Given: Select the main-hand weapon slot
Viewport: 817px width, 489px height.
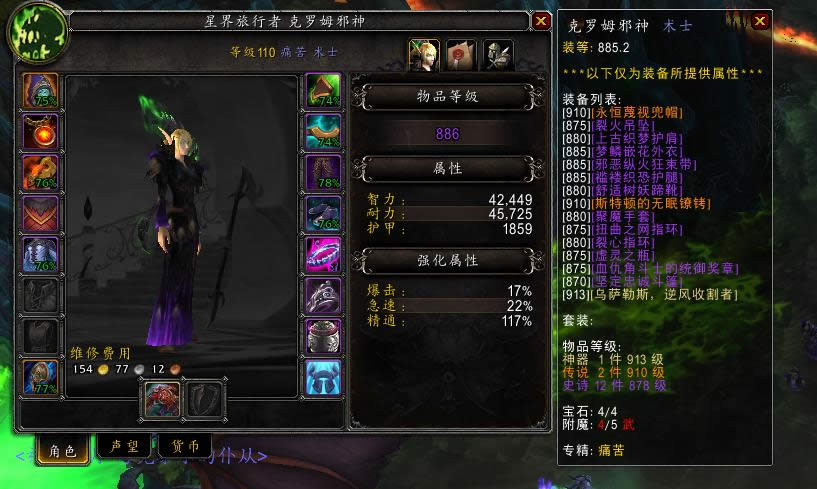Looking at the screenshot, I should point(162,400).
